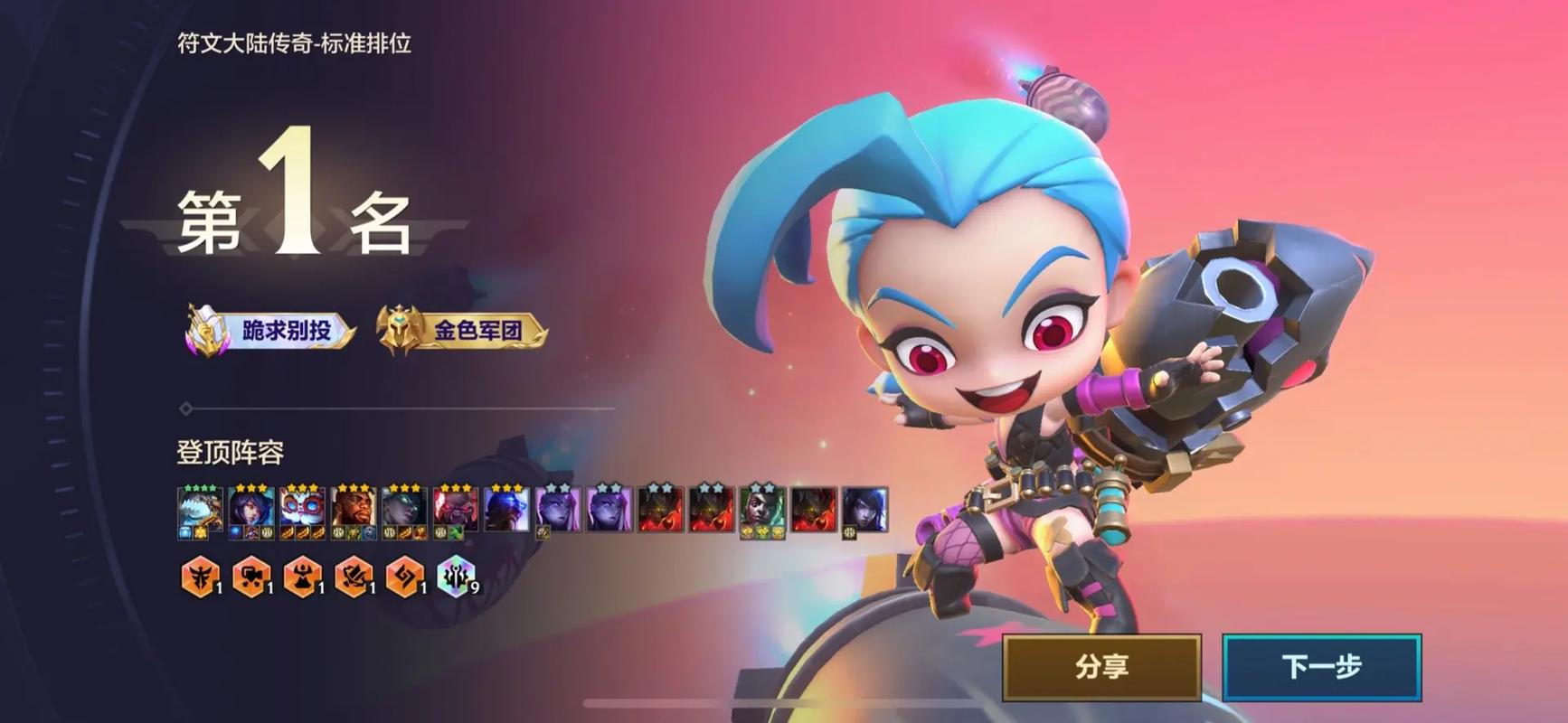
Task: Pick the blue-faced three-star champion portrait
Action: point(506,510)
